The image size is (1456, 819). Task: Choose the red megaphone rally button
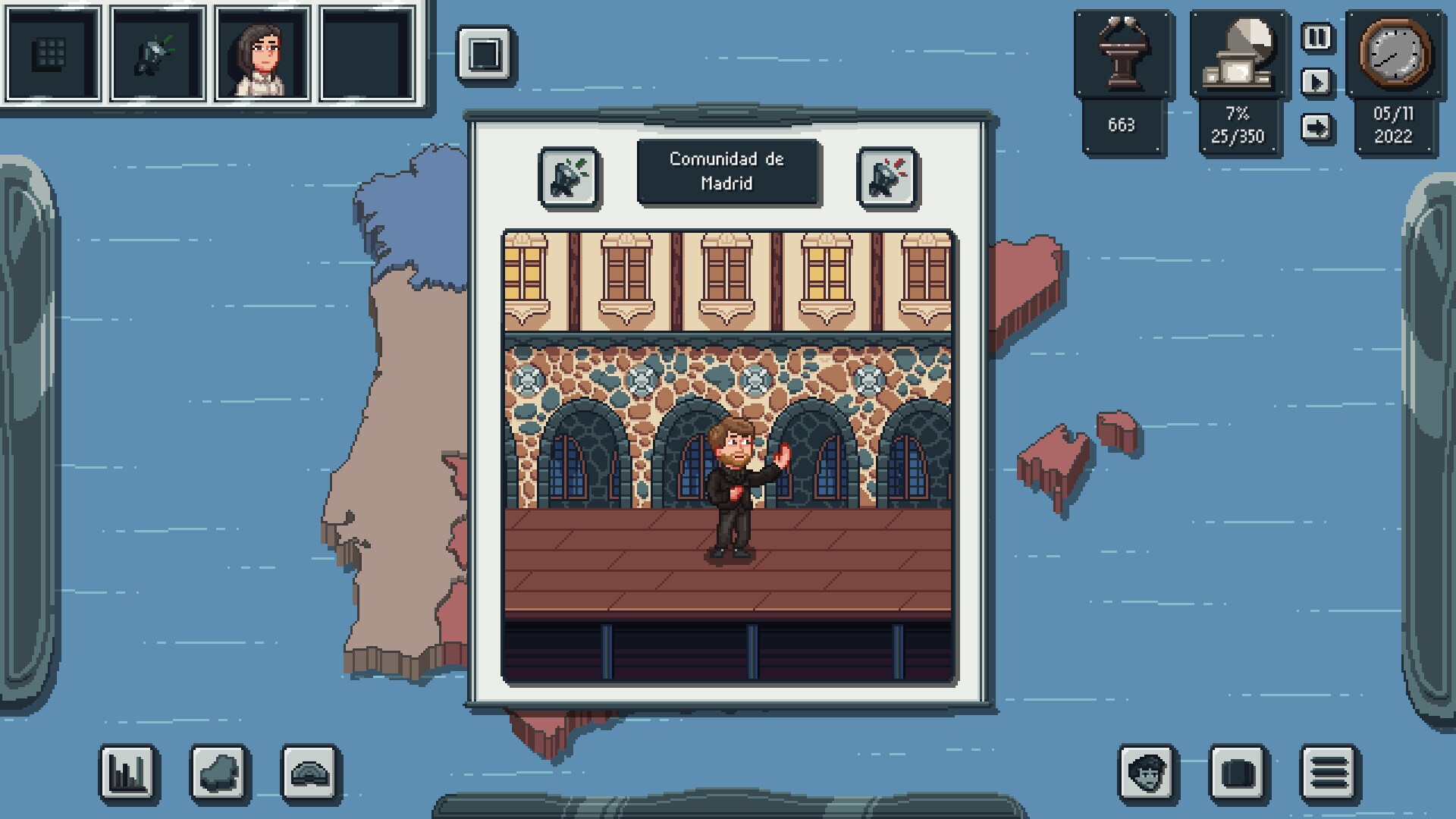[887, 178]
